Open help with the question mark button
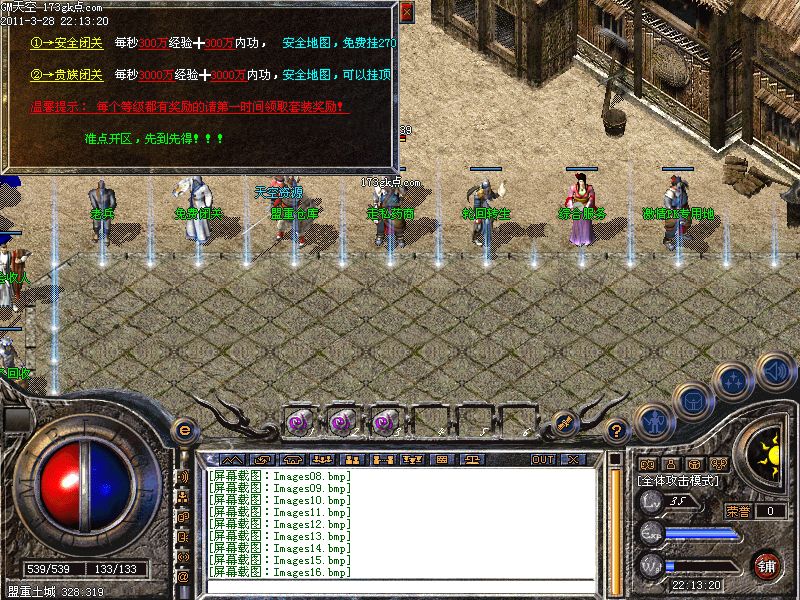Image resolution: width=800 pixels, height=600 pixels. 618,431
